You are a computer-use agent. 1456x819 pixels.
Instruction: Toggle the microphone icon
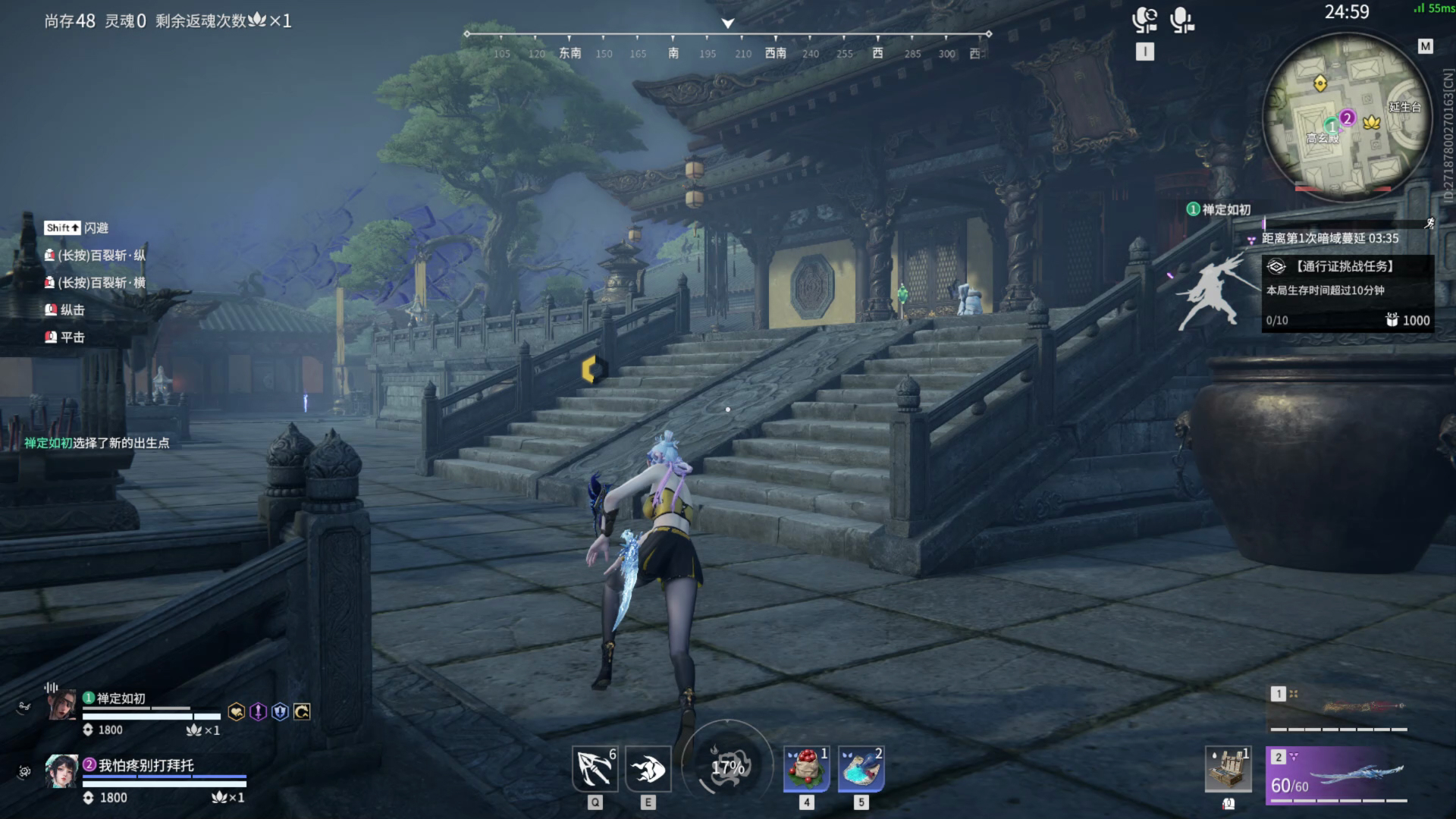pyautogui.click(x=1181, y=20)
